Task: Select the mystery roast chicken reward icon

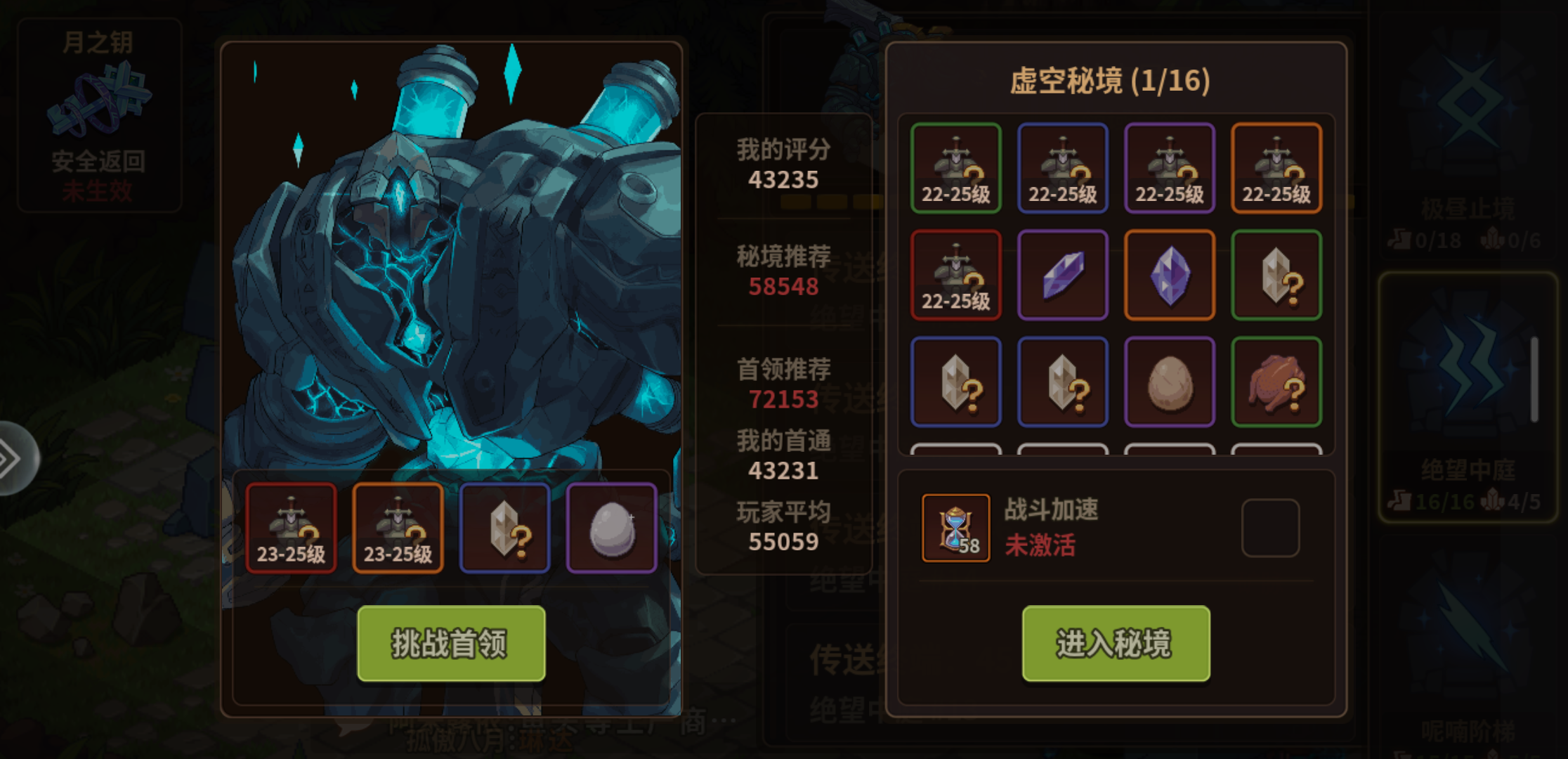Action: coord(1276,382)
